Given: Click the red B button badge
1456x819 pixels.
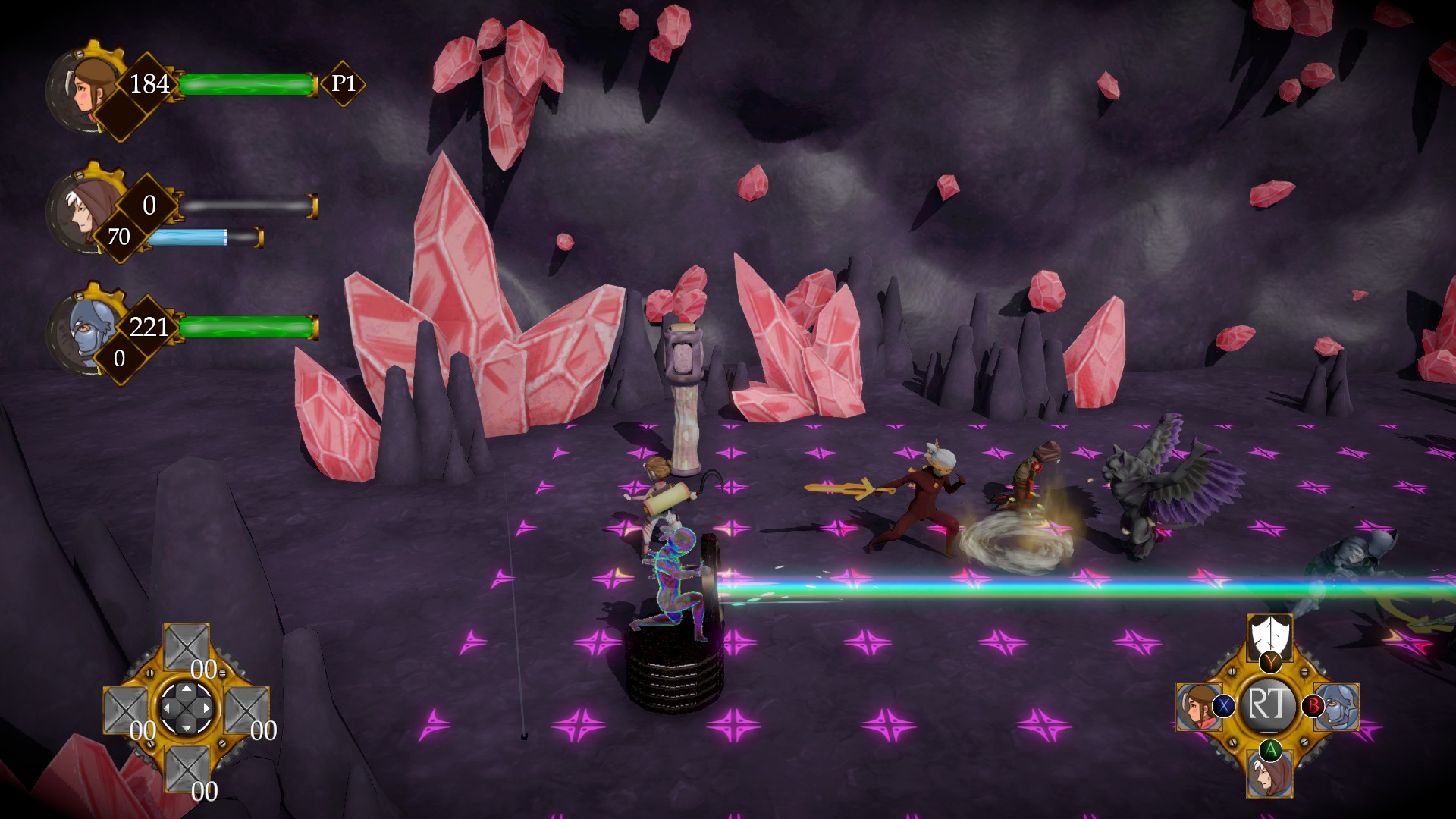Looking at the screenshot, I should (1314, 707).
